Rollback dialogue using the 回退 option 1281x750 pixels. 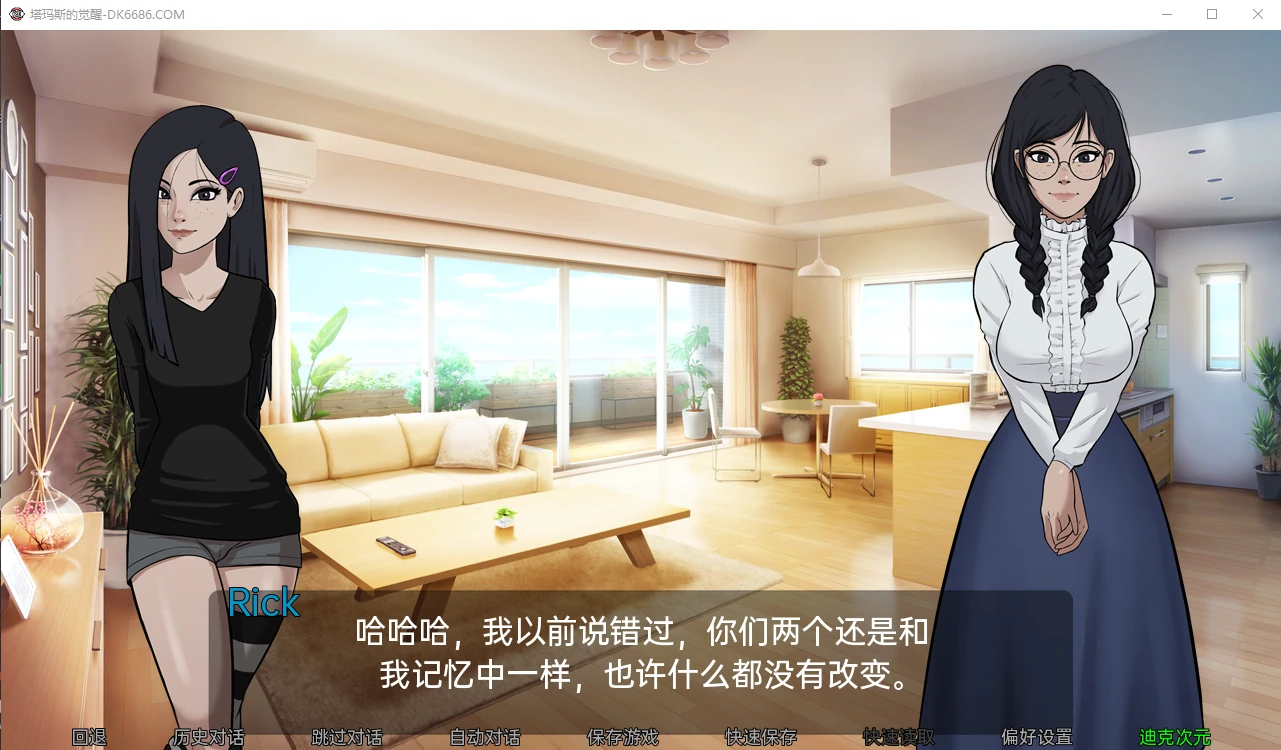click(x=91, y=737)
